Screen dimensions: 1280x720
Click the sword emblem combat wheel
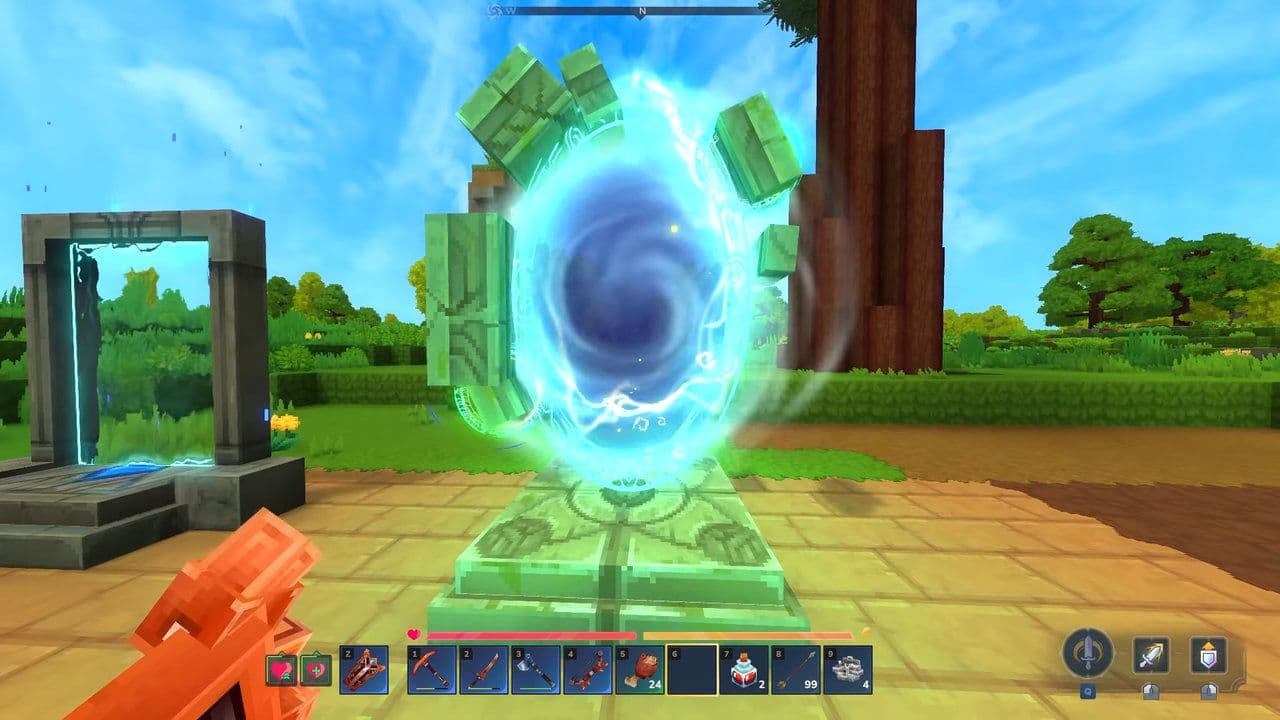[x=1086, y=652]
